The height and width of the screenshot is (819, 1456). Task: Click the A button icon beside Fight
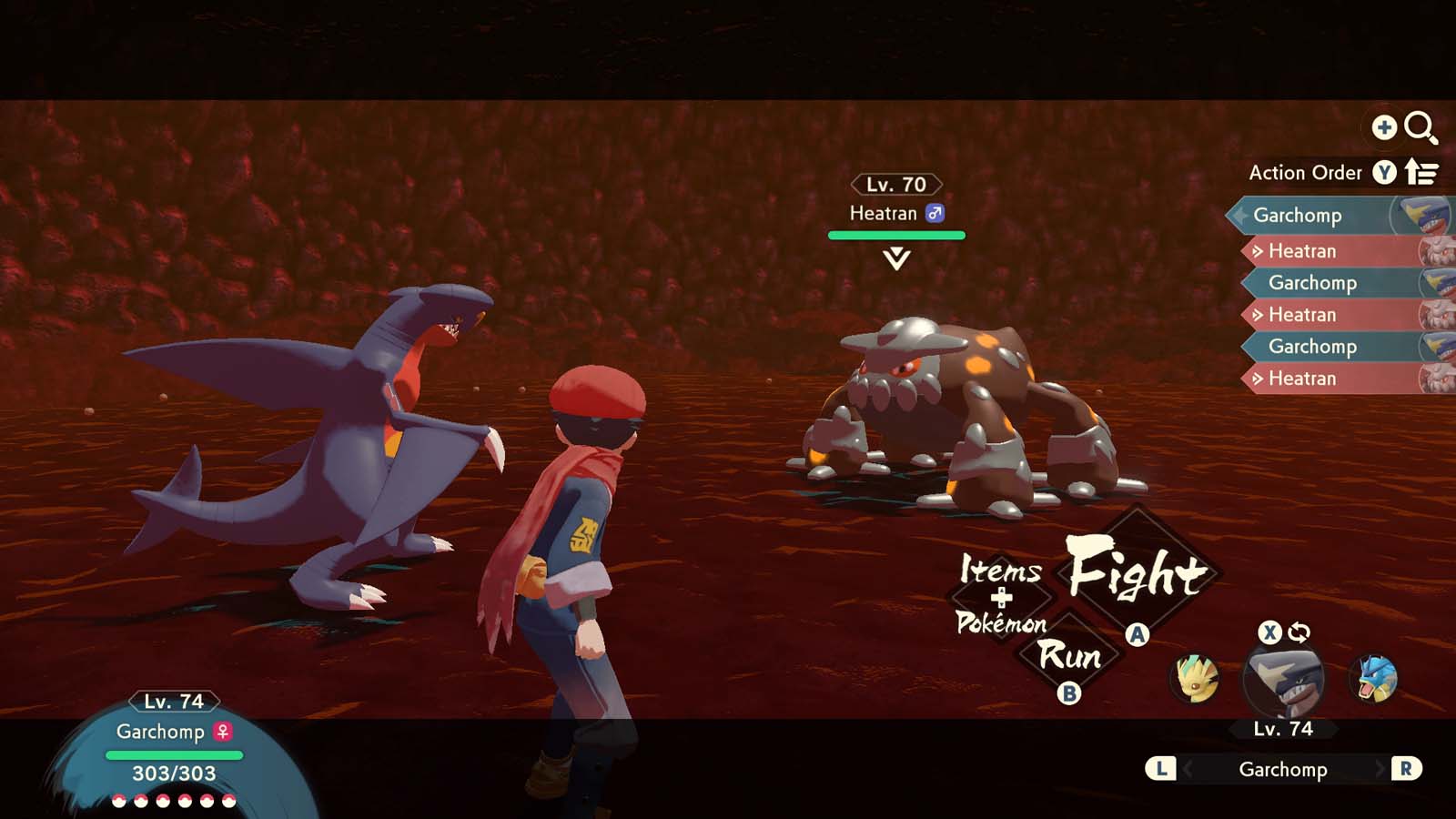pos(1137,635)
